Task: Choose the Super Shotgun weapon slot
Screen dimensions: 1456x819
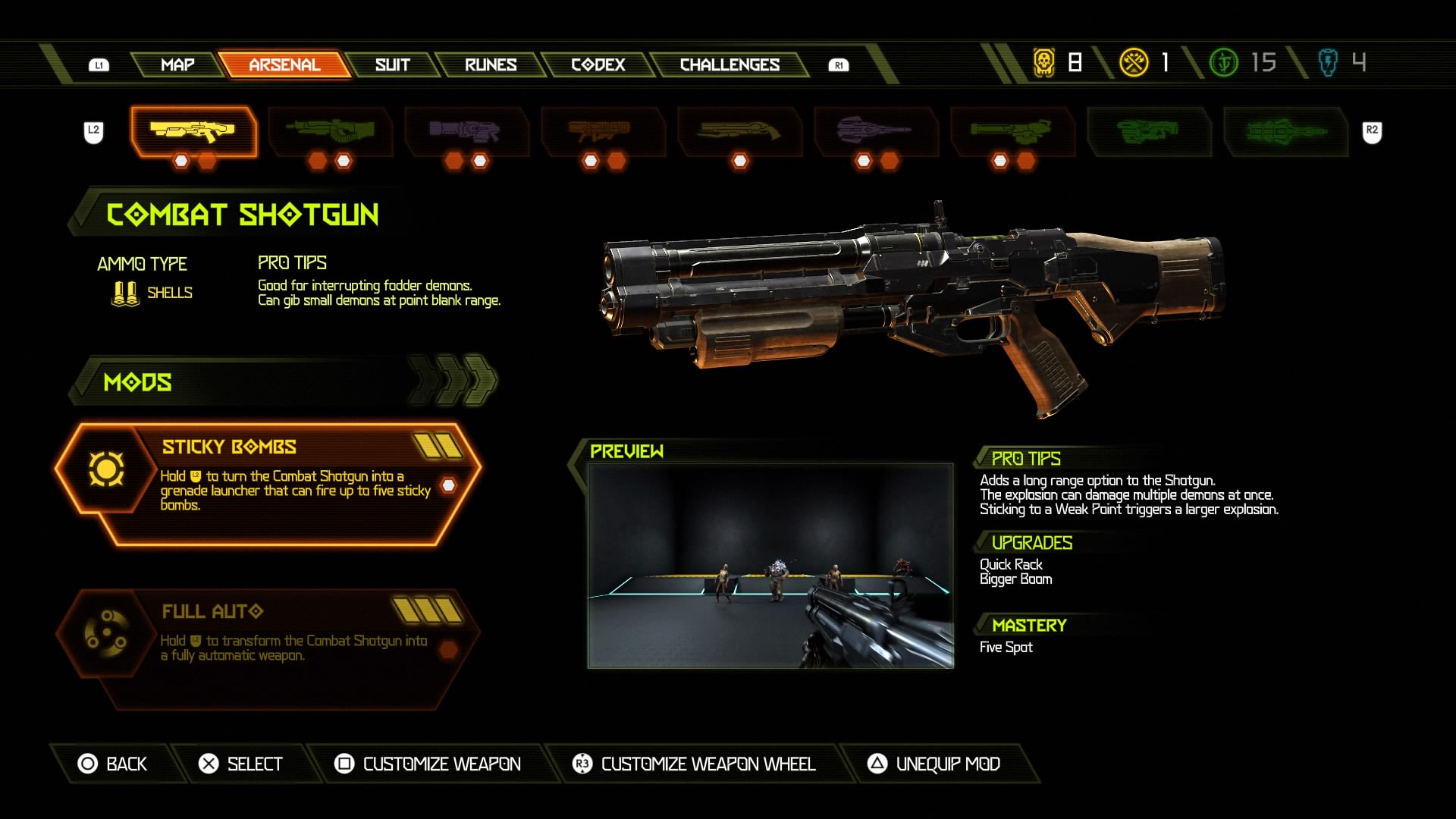Action: tap(739, 131)
